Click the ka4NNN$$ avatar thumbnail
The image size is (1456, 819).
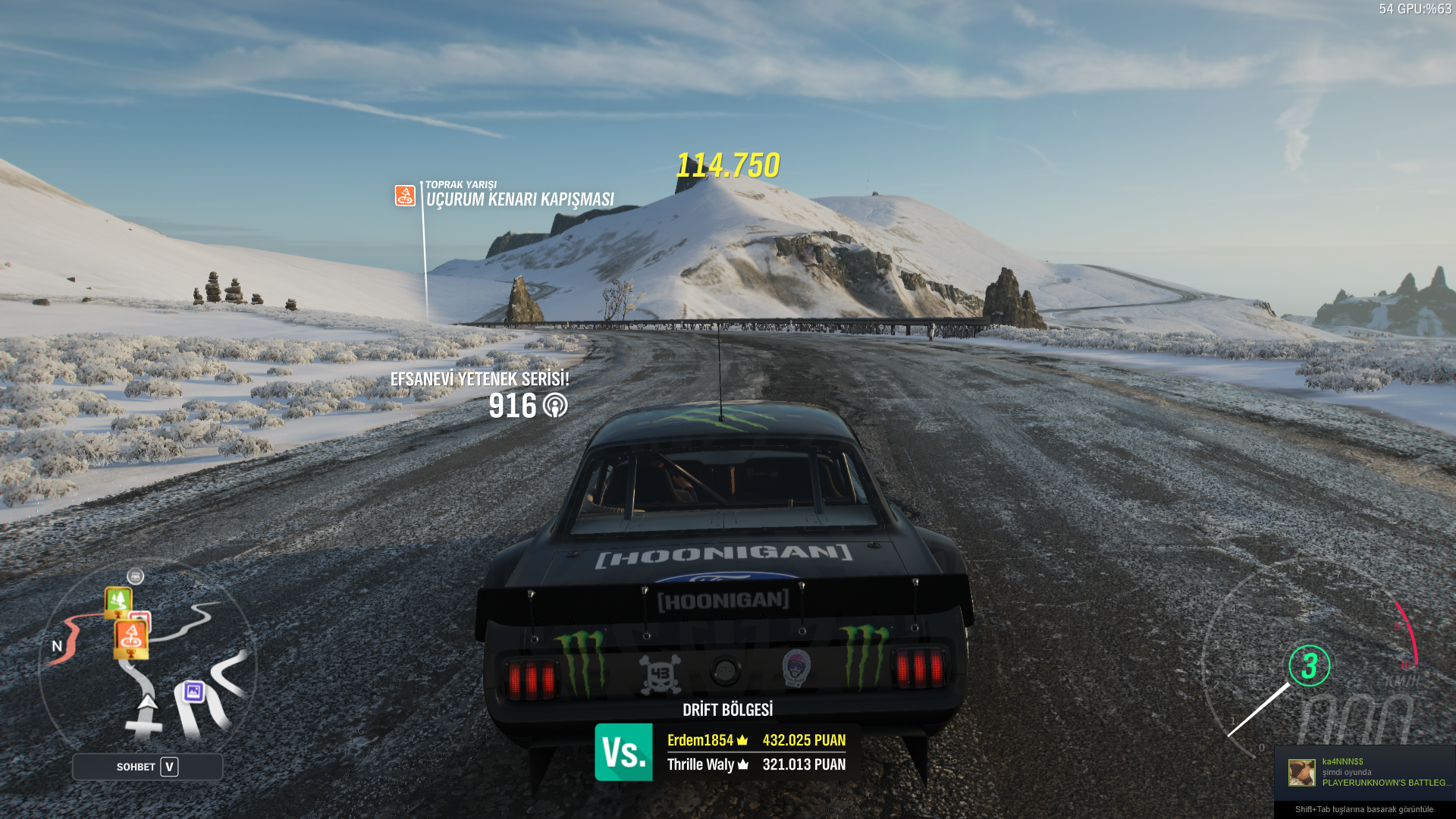pyautogui.click(x=1301, y=772)
